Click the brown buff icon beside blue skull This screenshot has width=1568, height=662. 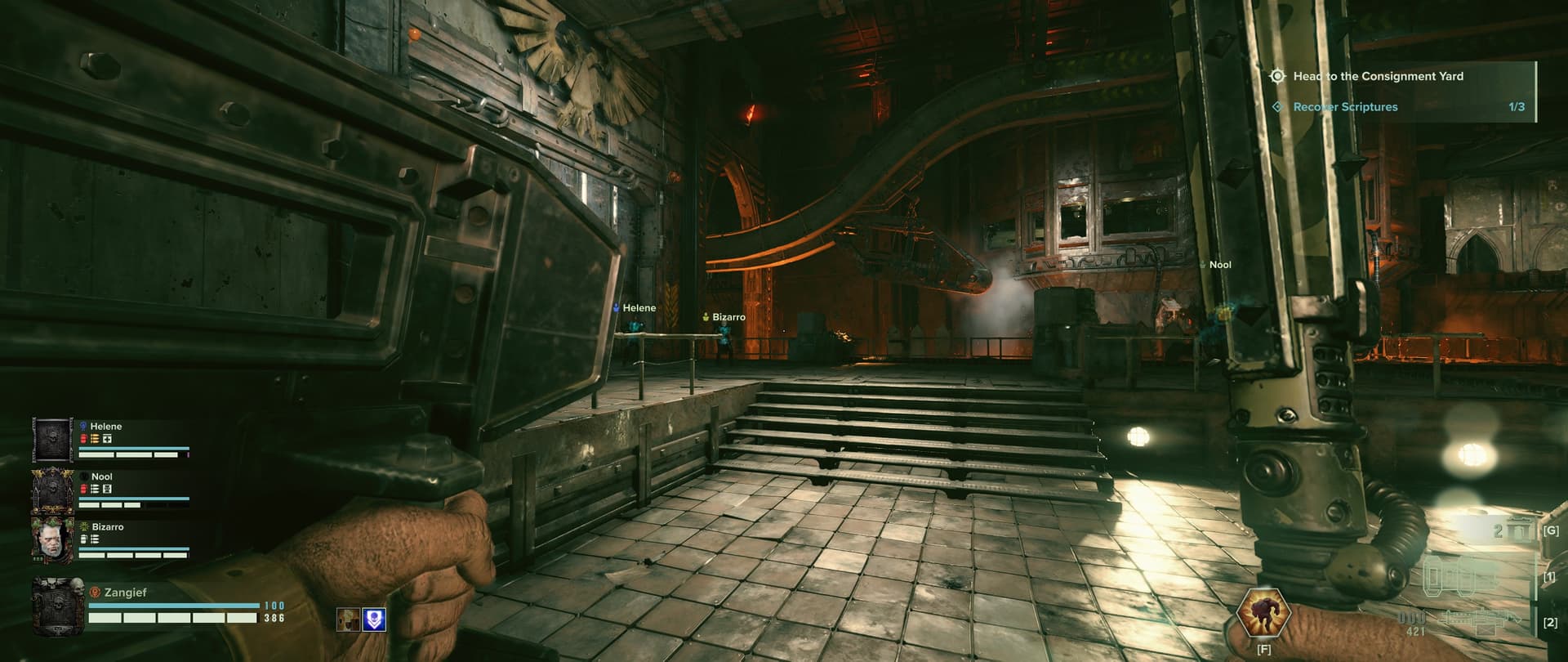348,620
